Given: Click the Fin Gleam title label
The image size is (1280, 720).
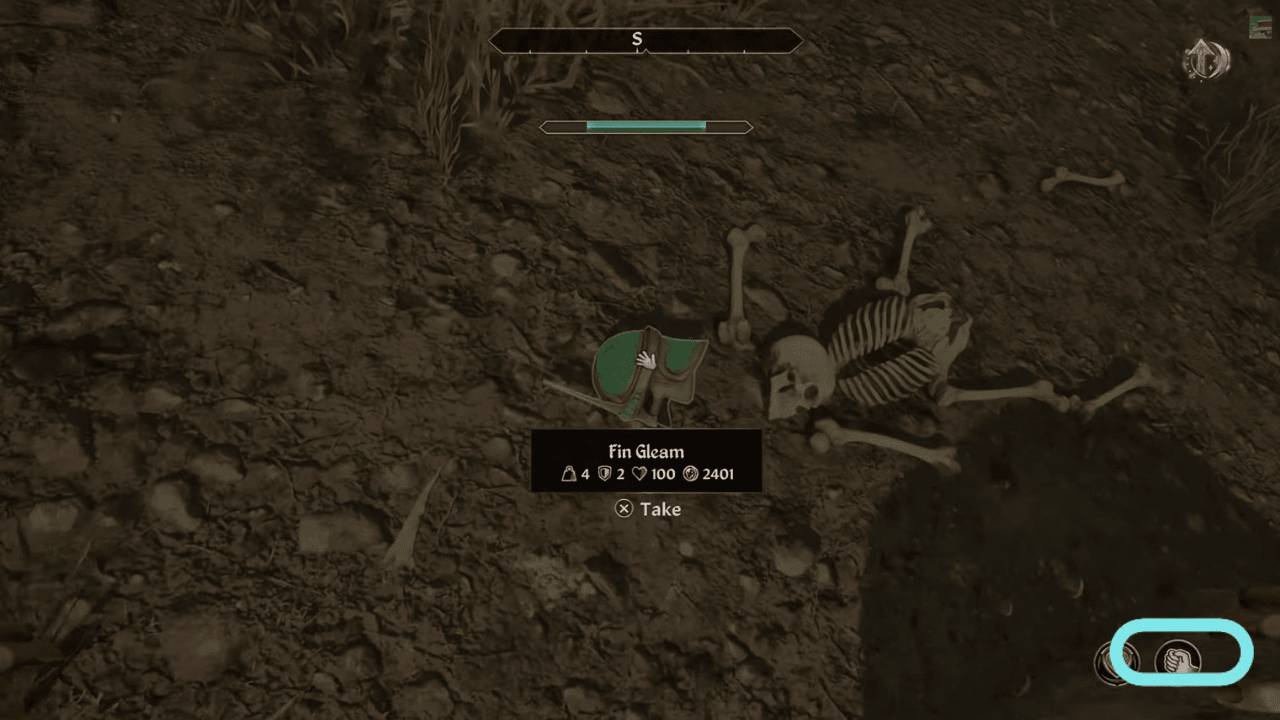Looking at the screenshot, I should [x=645, y=451].
